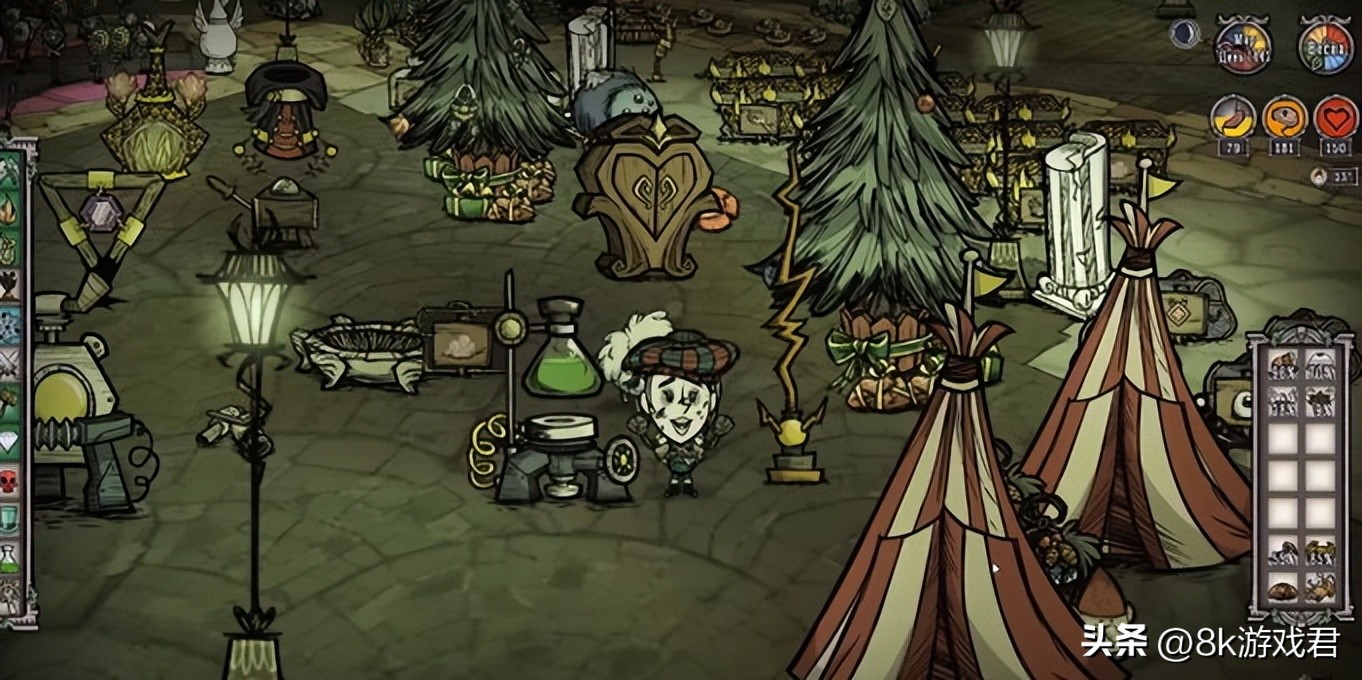Open the green top hat Dress tab
The width and height of the screenshot is (1362, 680).
click(10, 517)
